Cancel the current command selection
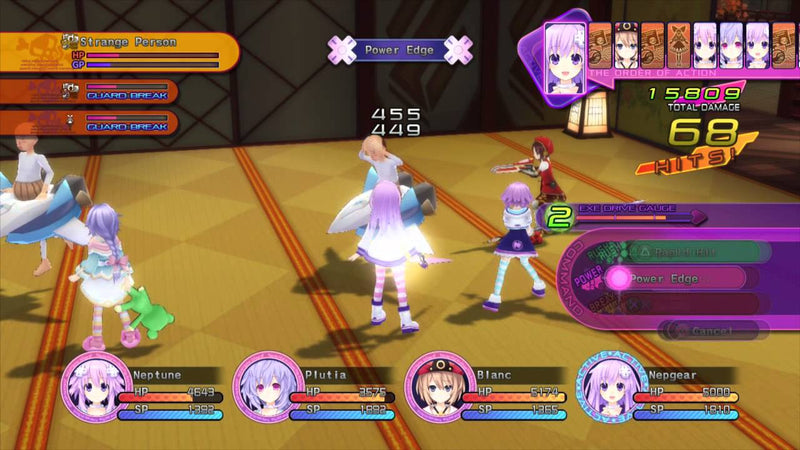Viewport: 800px width, 450px height. pos(713,329)
